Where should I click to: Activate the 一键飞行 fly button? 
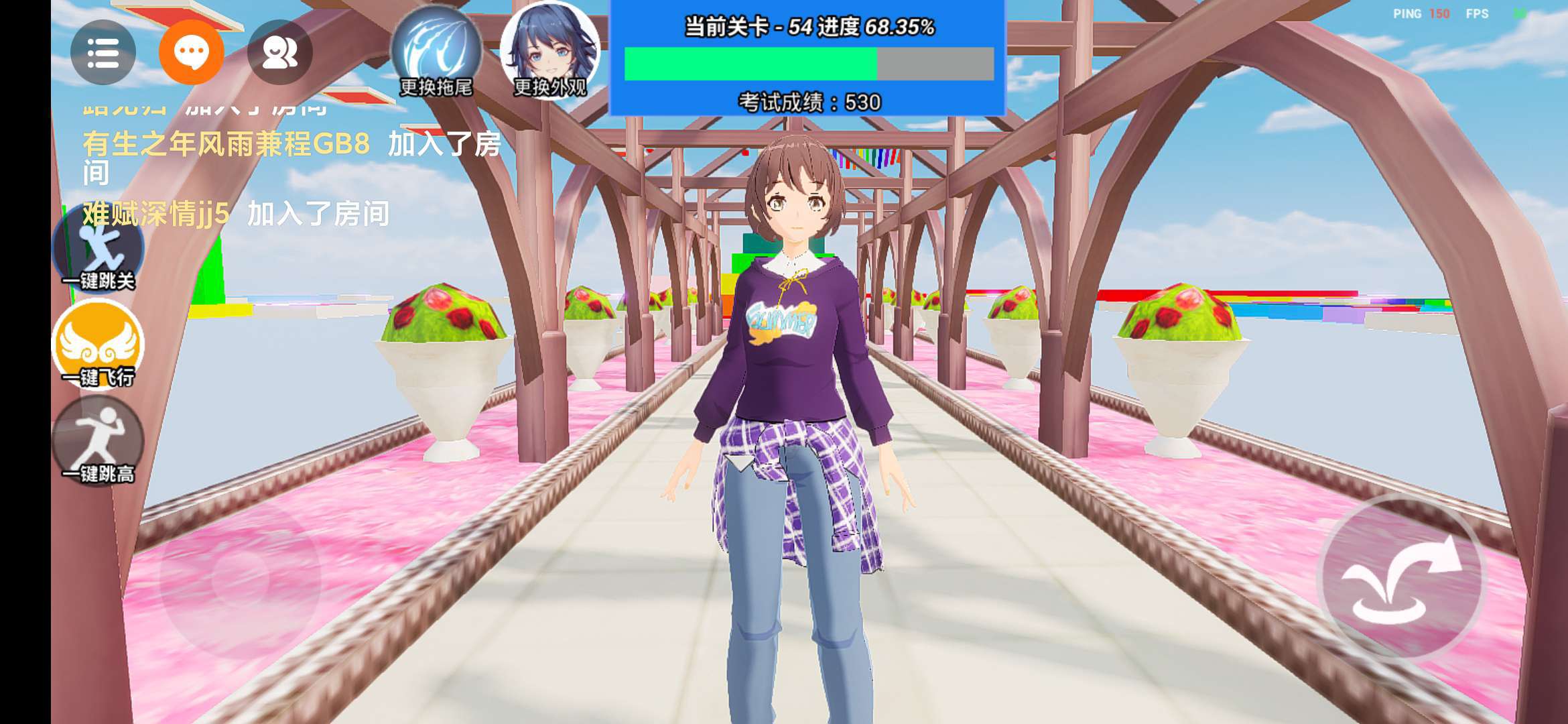coord(99,345)
